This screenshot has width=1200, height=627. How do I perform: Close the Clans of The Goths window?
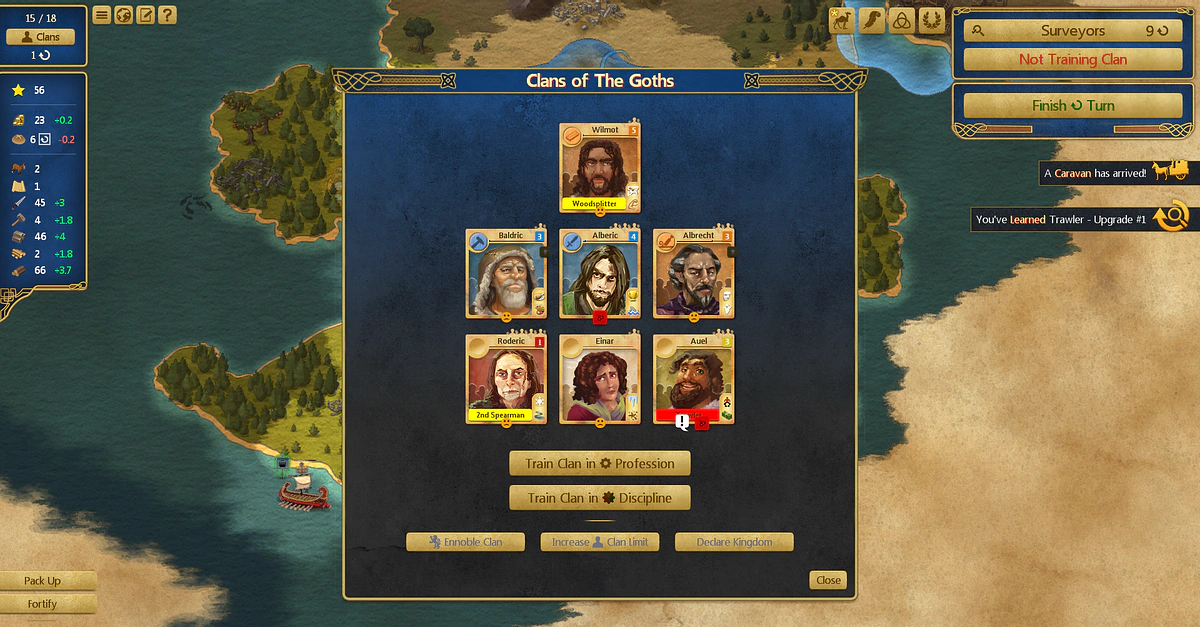pos(828,580)
